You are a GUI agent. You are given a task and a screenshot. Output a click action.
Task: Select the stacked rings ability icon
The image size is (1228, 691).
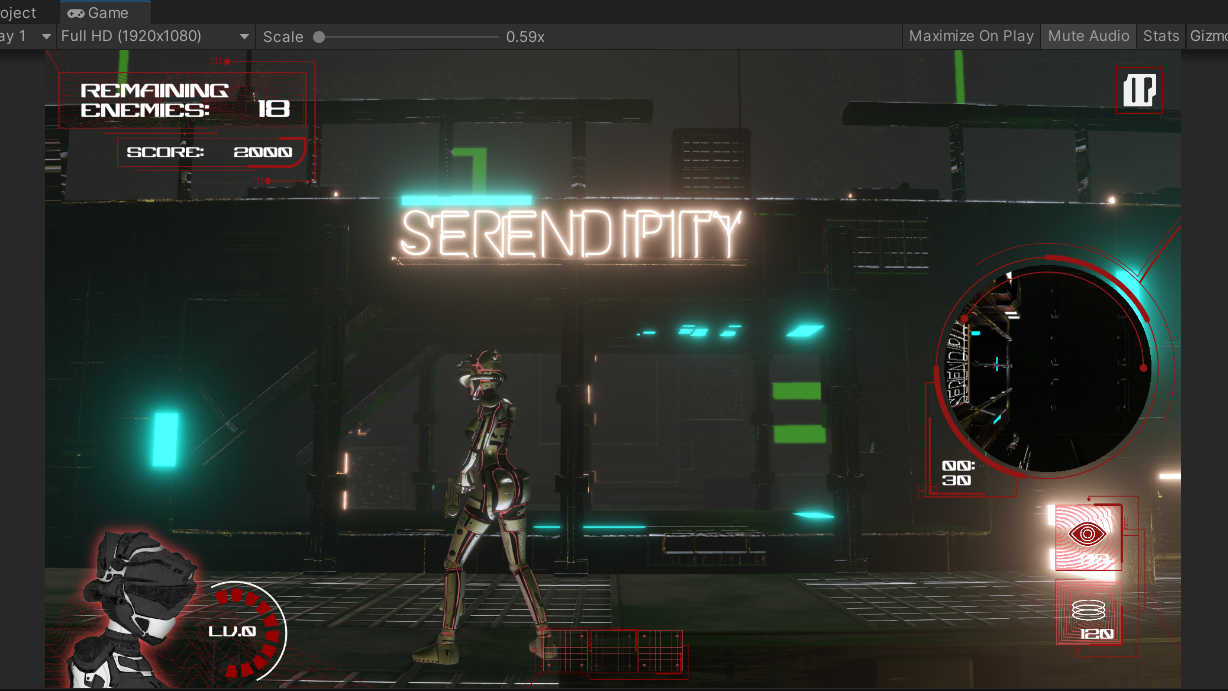1089,612
